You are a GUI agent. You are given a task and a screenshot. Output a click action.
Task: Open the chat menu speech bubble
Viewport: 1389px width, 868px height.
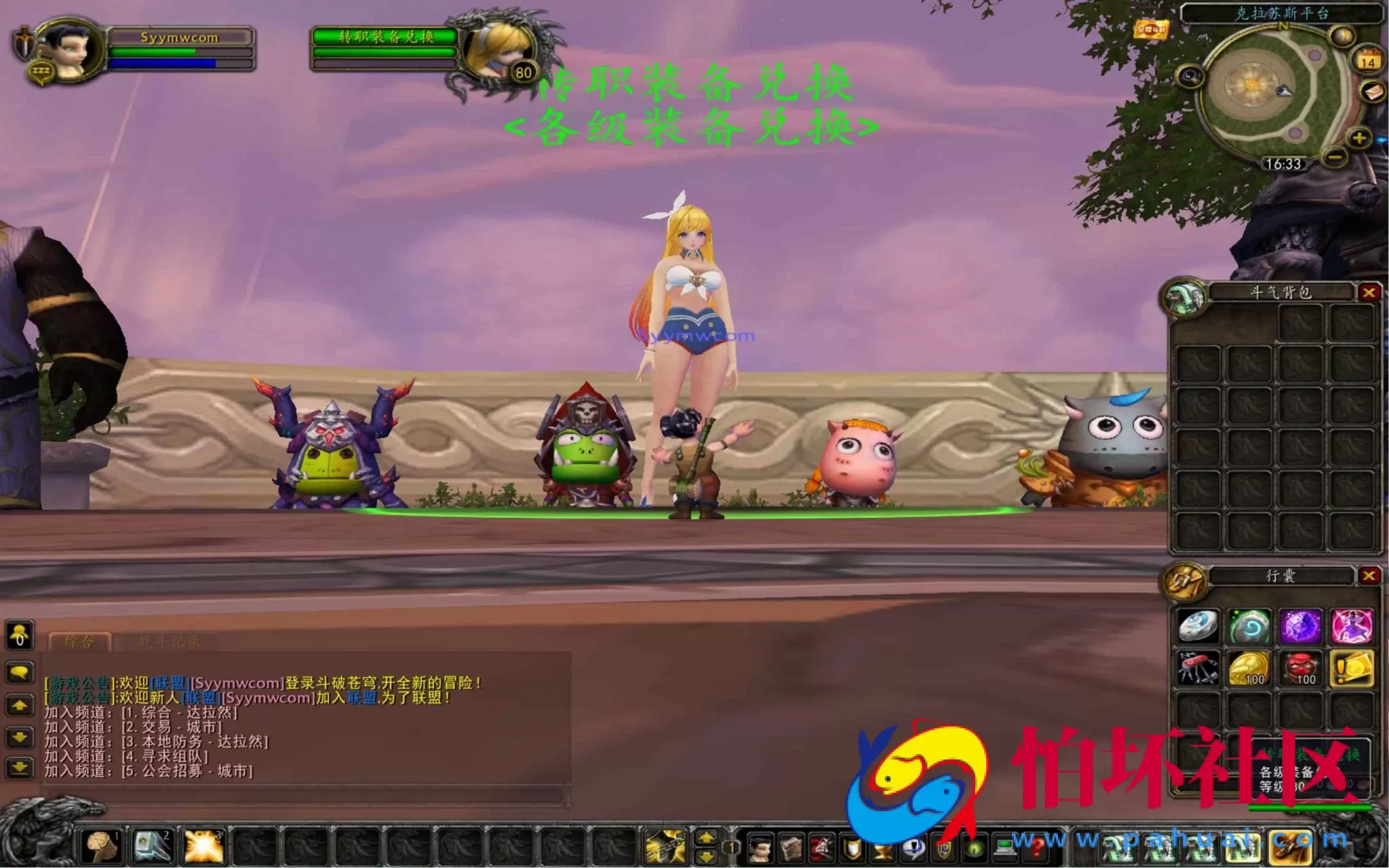point(18,672)
